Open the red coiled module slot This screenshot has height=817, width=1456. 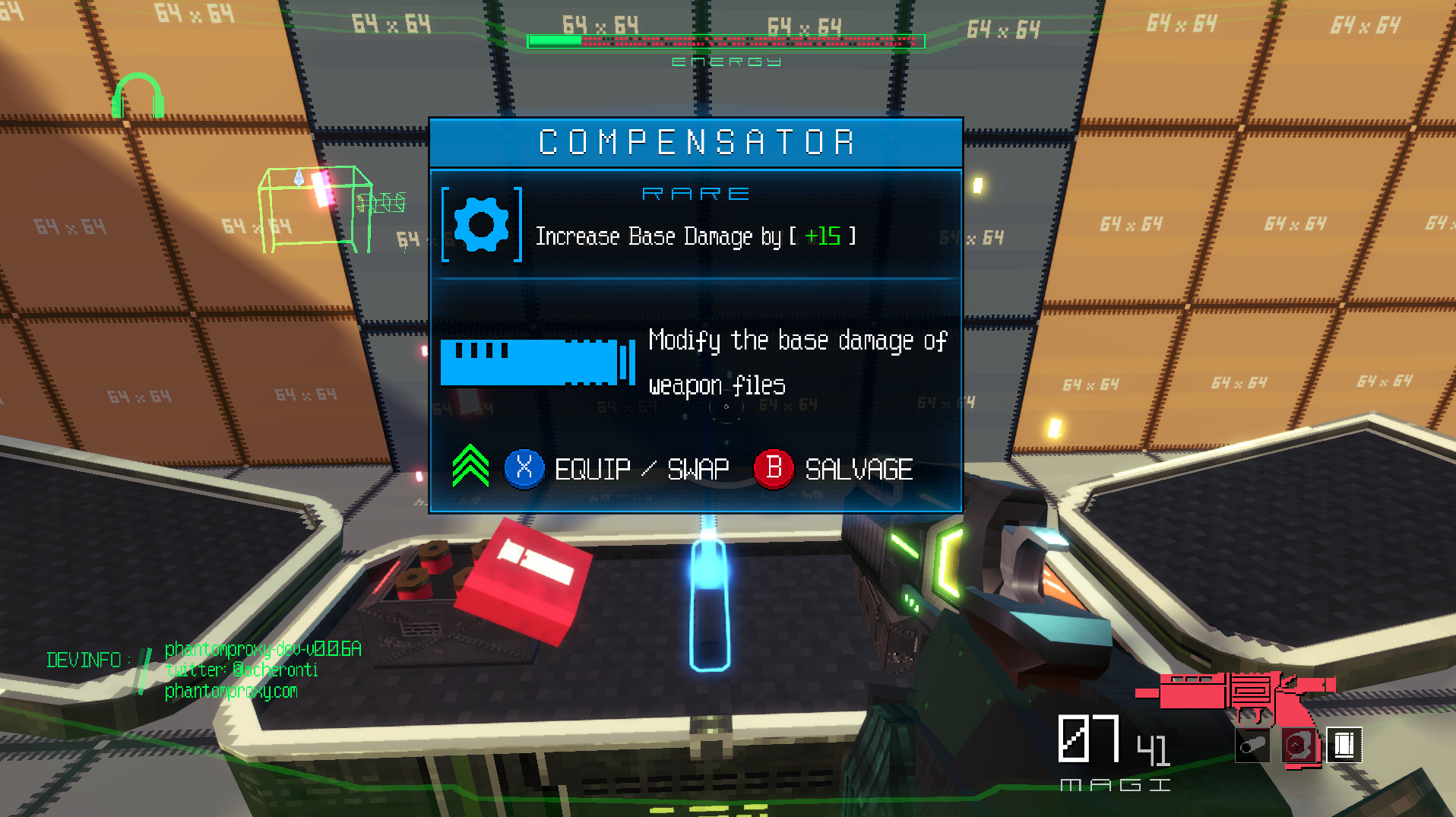1298,746
